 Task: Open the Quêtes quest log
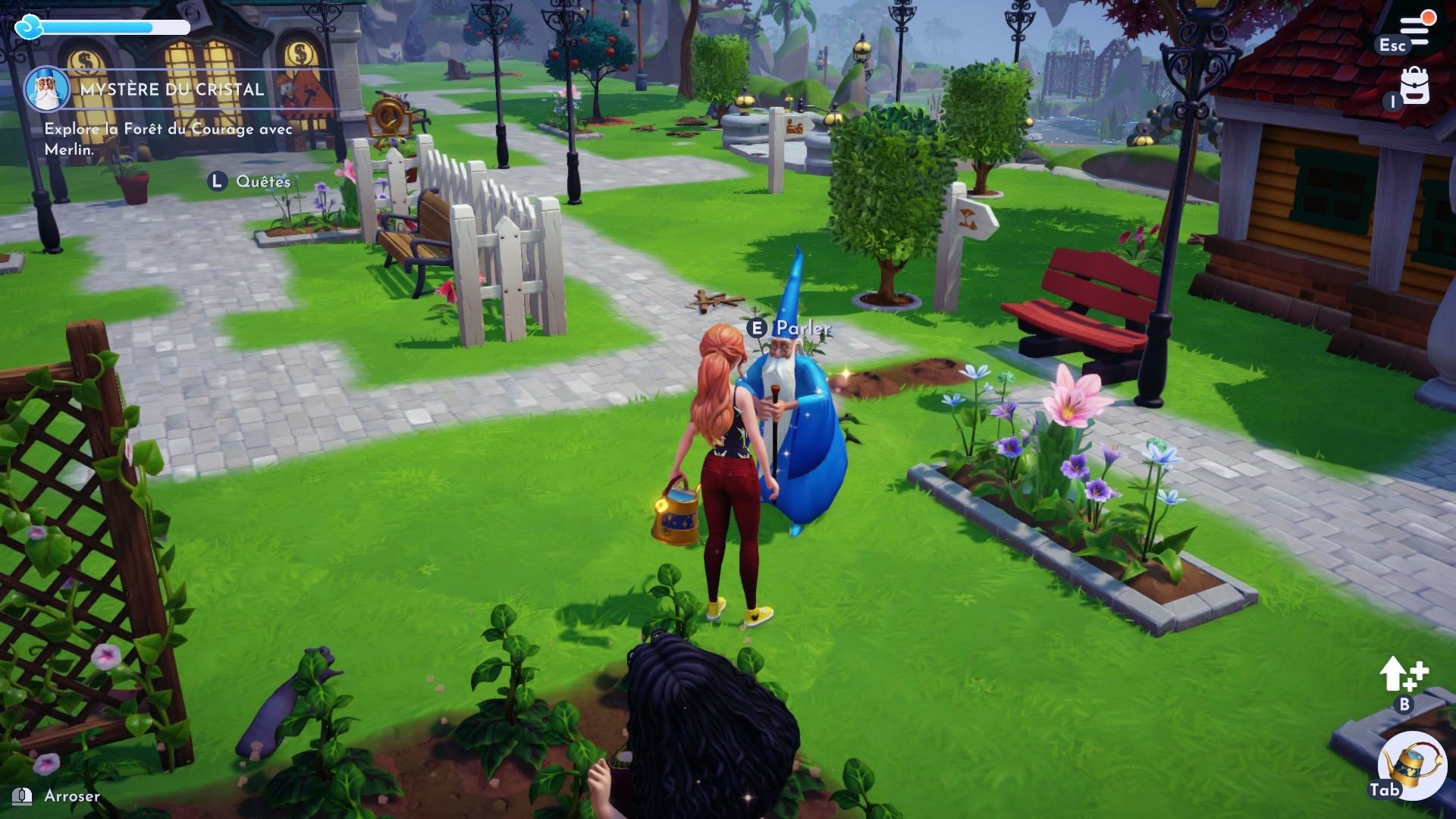pyautogui.click(x=262, y=181)
